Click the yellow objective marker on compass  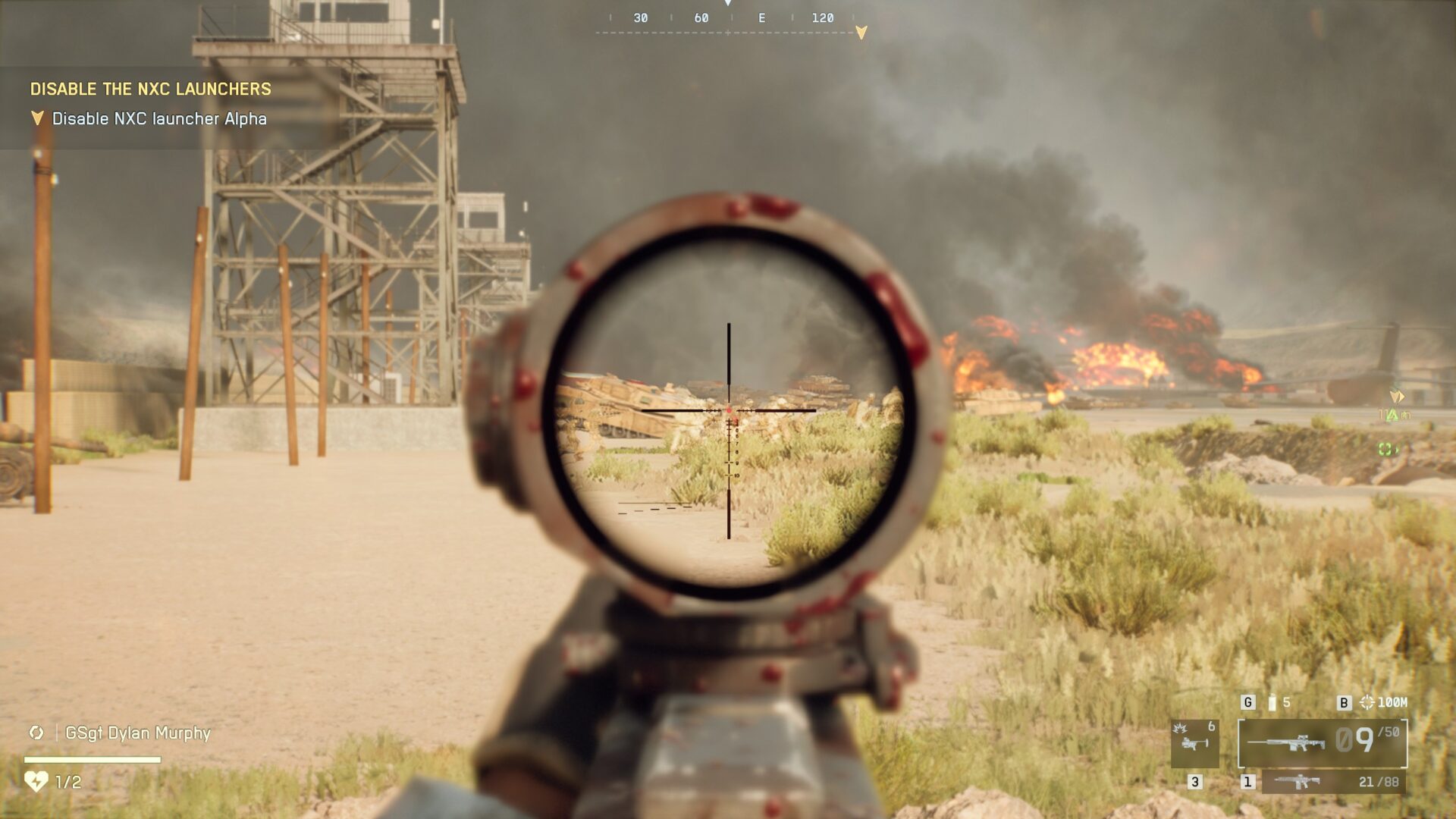(861, 33)
